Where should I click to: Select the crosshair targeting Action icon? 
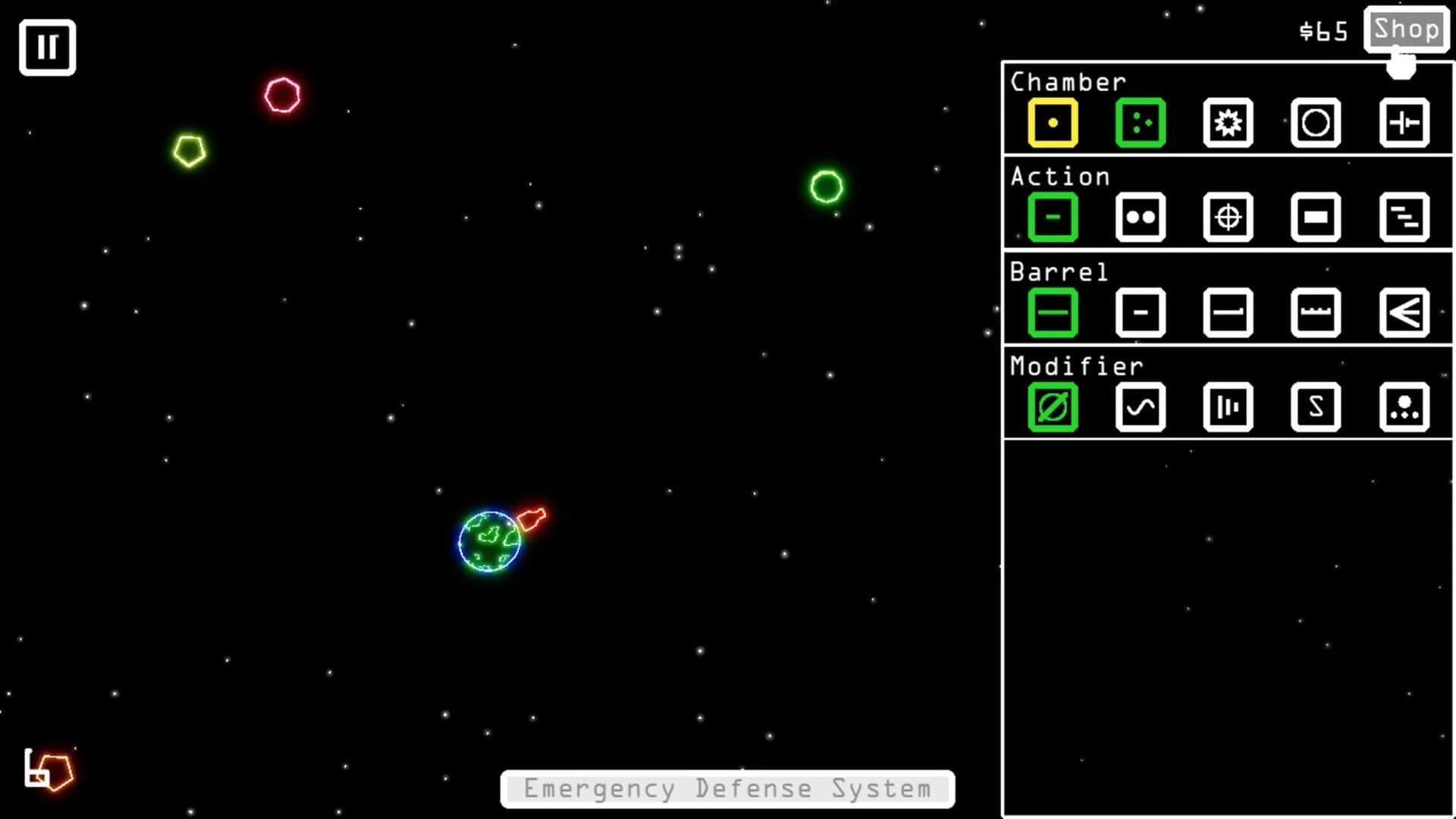(x=1228, y=217)
